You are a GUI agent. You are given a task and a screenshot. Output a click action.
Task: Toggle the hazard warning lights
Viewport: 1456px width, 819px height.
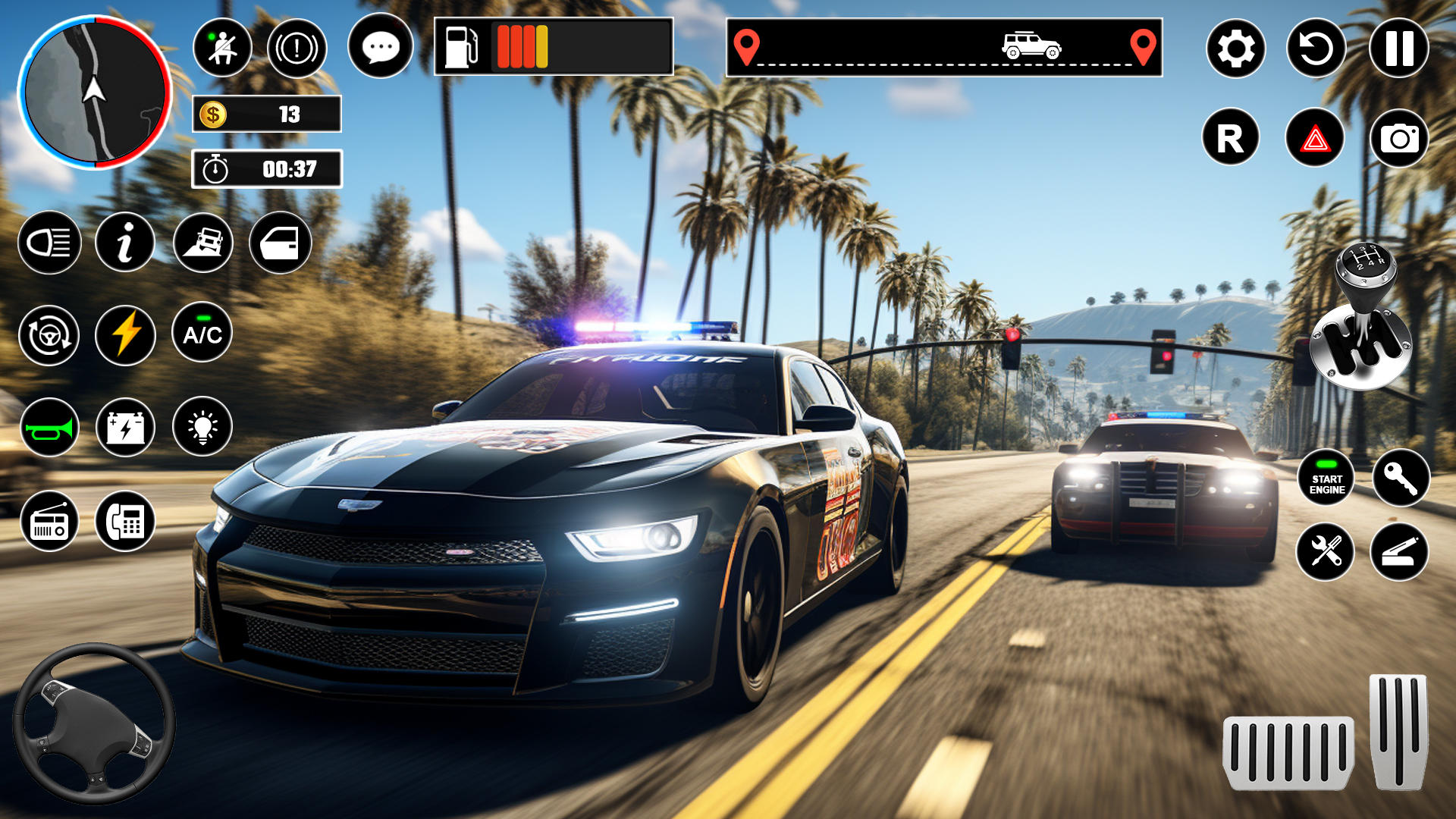pyautogui.click(x=1315, y=139)
